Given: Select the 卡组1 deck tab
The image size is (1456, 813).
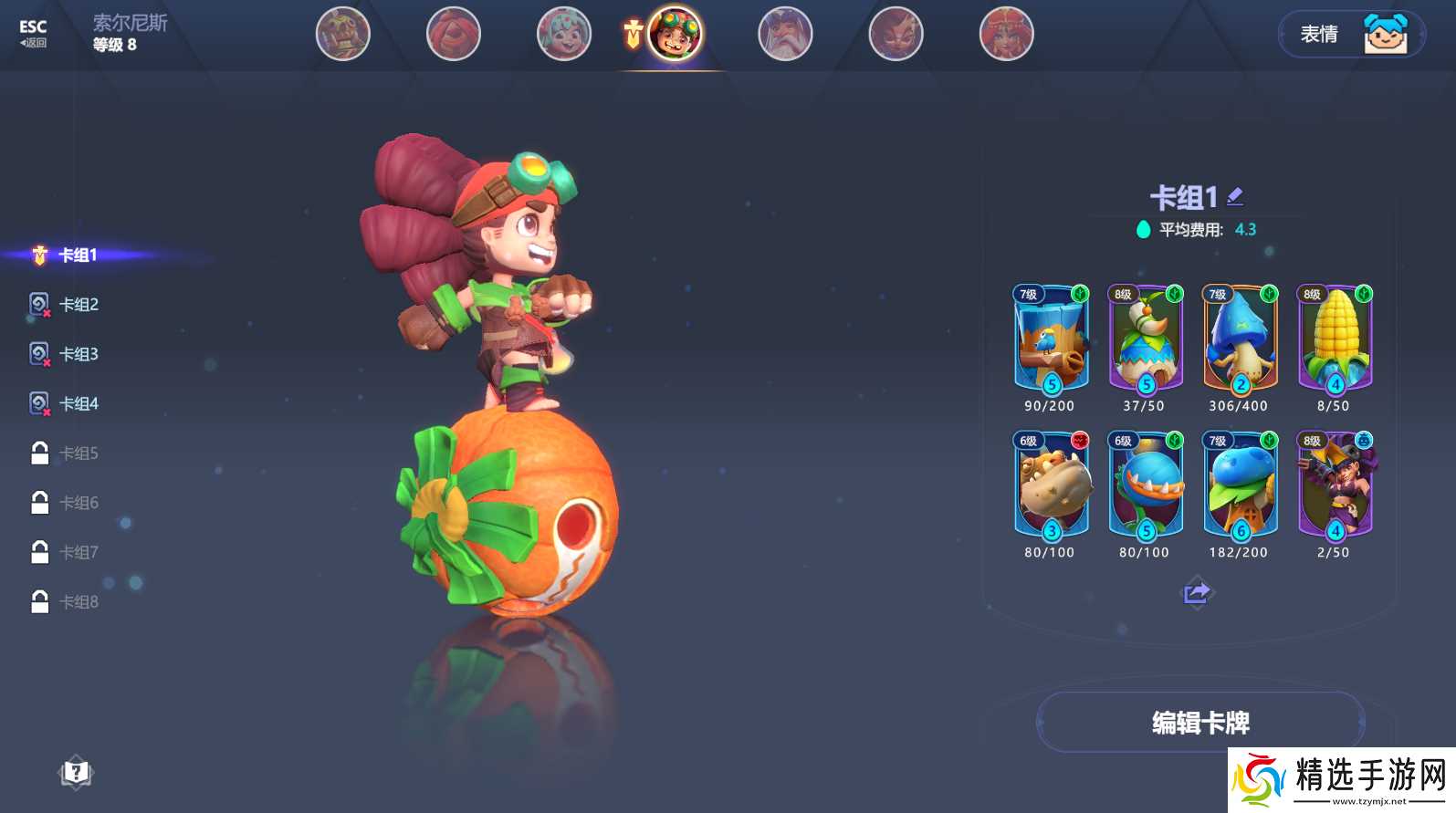Looking at the screenshot, I should click(78, 255).
